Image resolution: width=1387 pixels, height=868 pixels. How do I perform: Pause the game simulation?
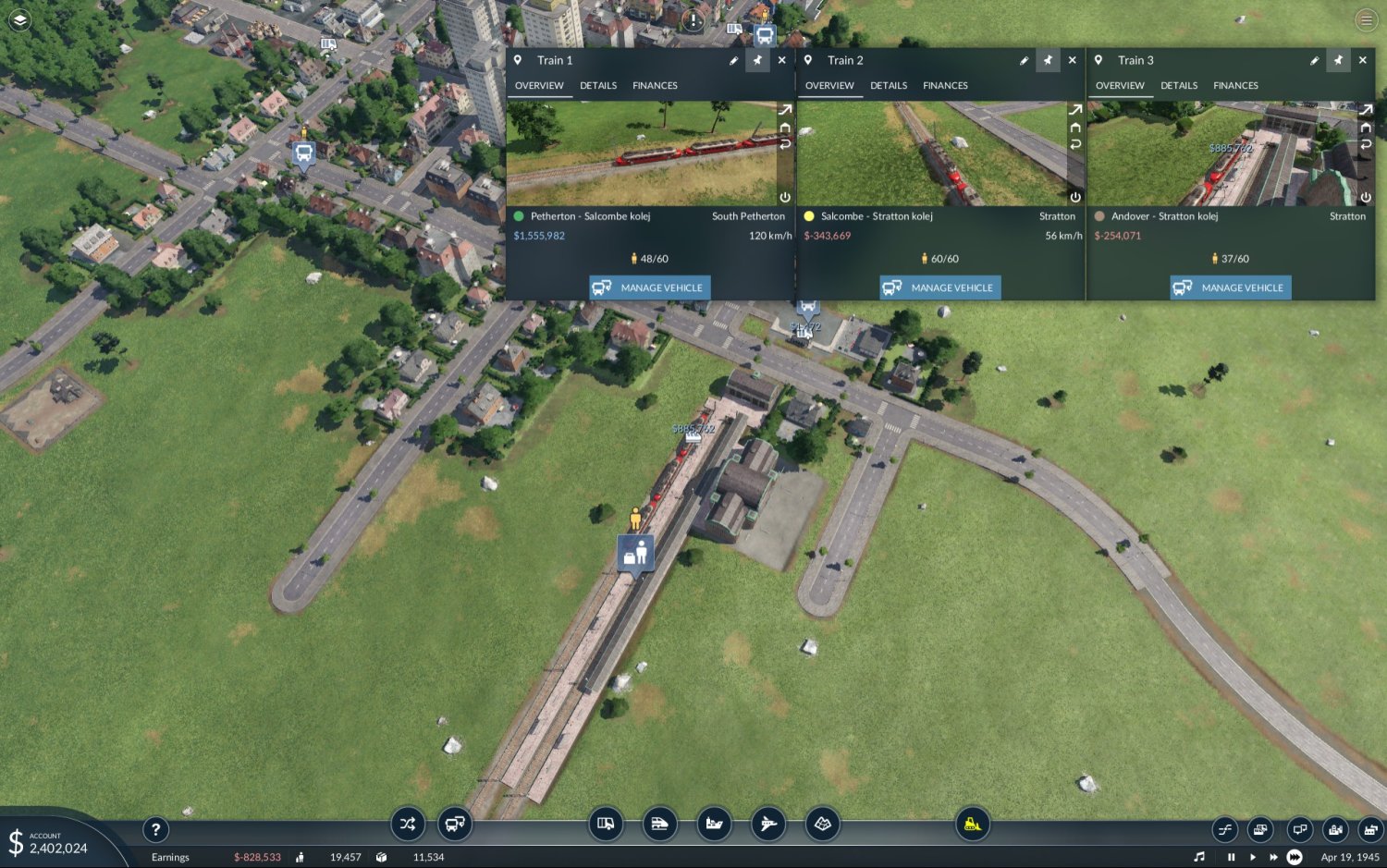[x=1230, y=857]
